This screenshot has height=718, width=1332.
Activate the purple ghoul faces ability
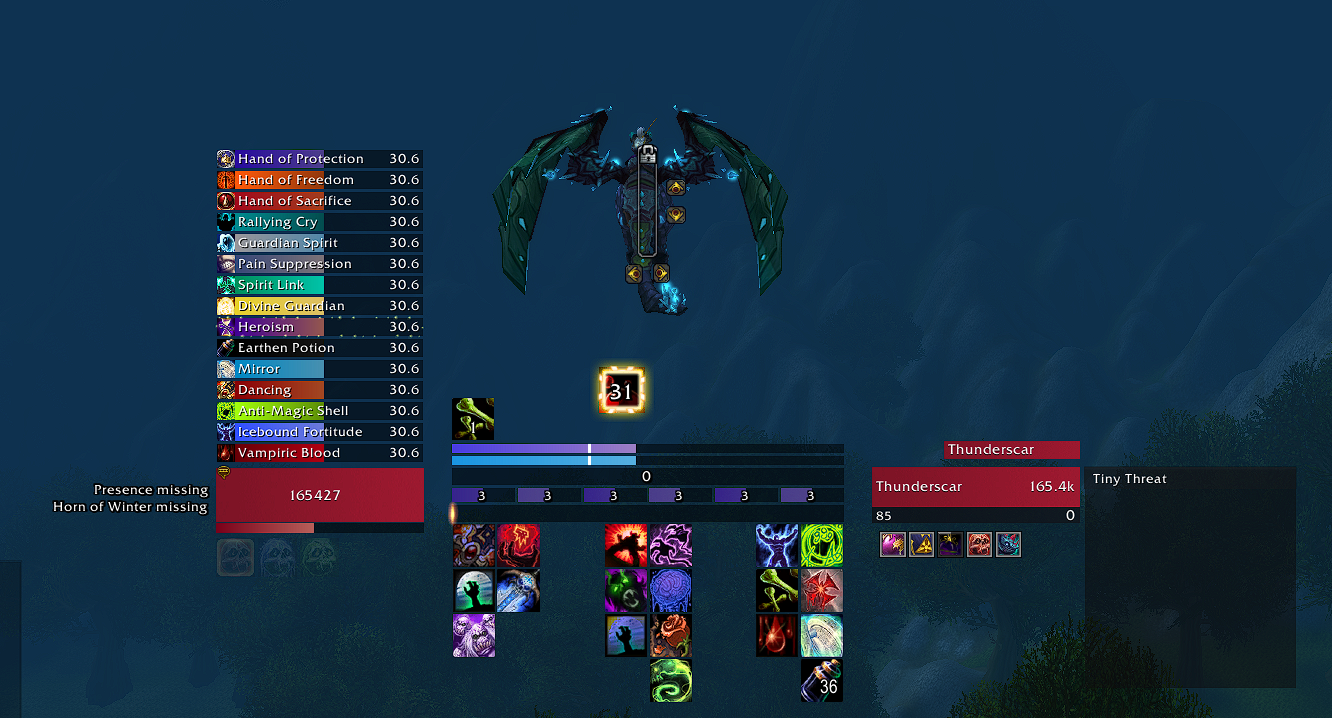click(x=474, y=636)
